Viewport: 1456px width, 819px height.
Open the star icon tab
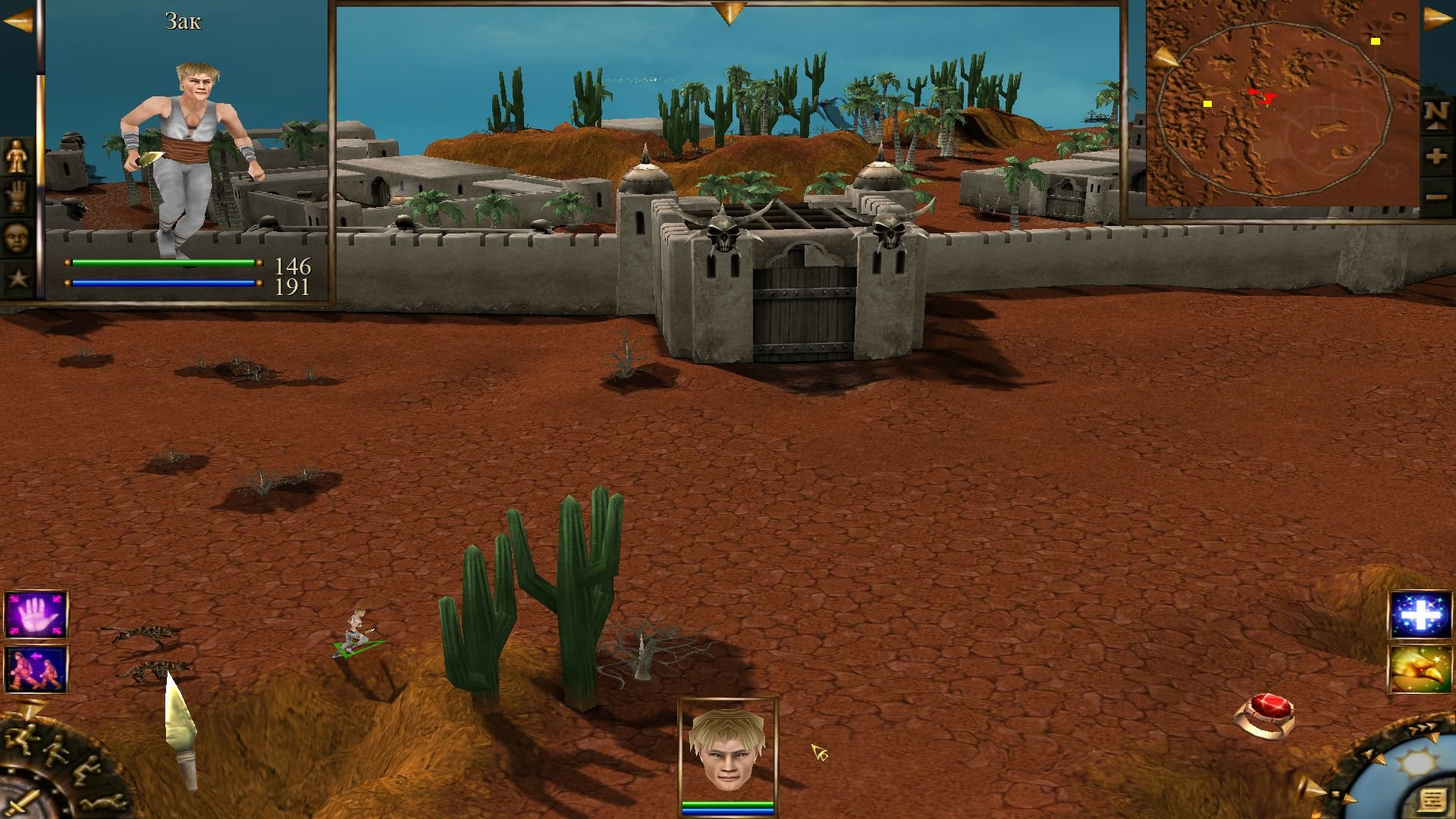pos(17,278)
